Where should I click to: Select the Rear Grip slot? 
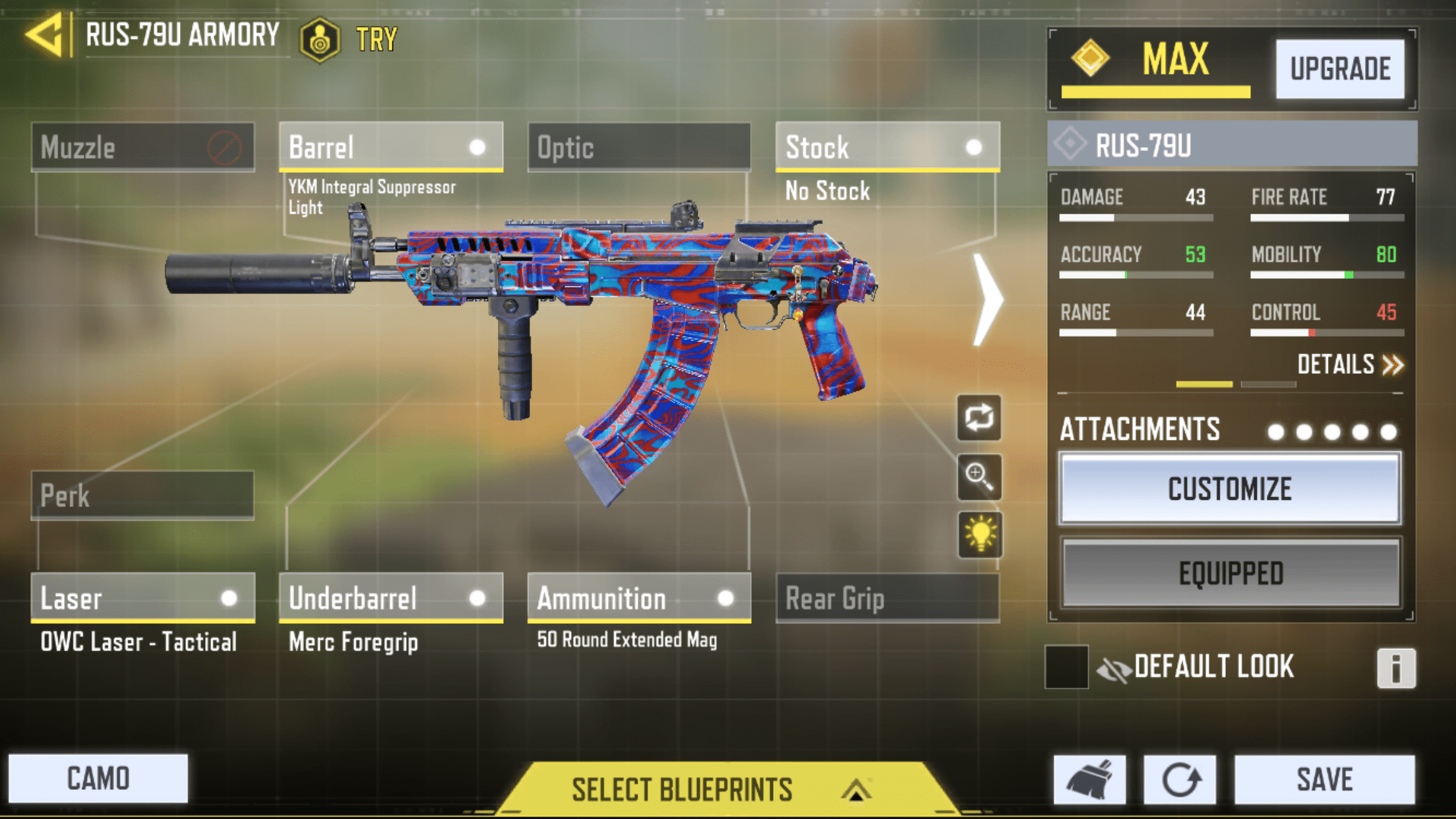pyautogui.click(x=887, y=598)
